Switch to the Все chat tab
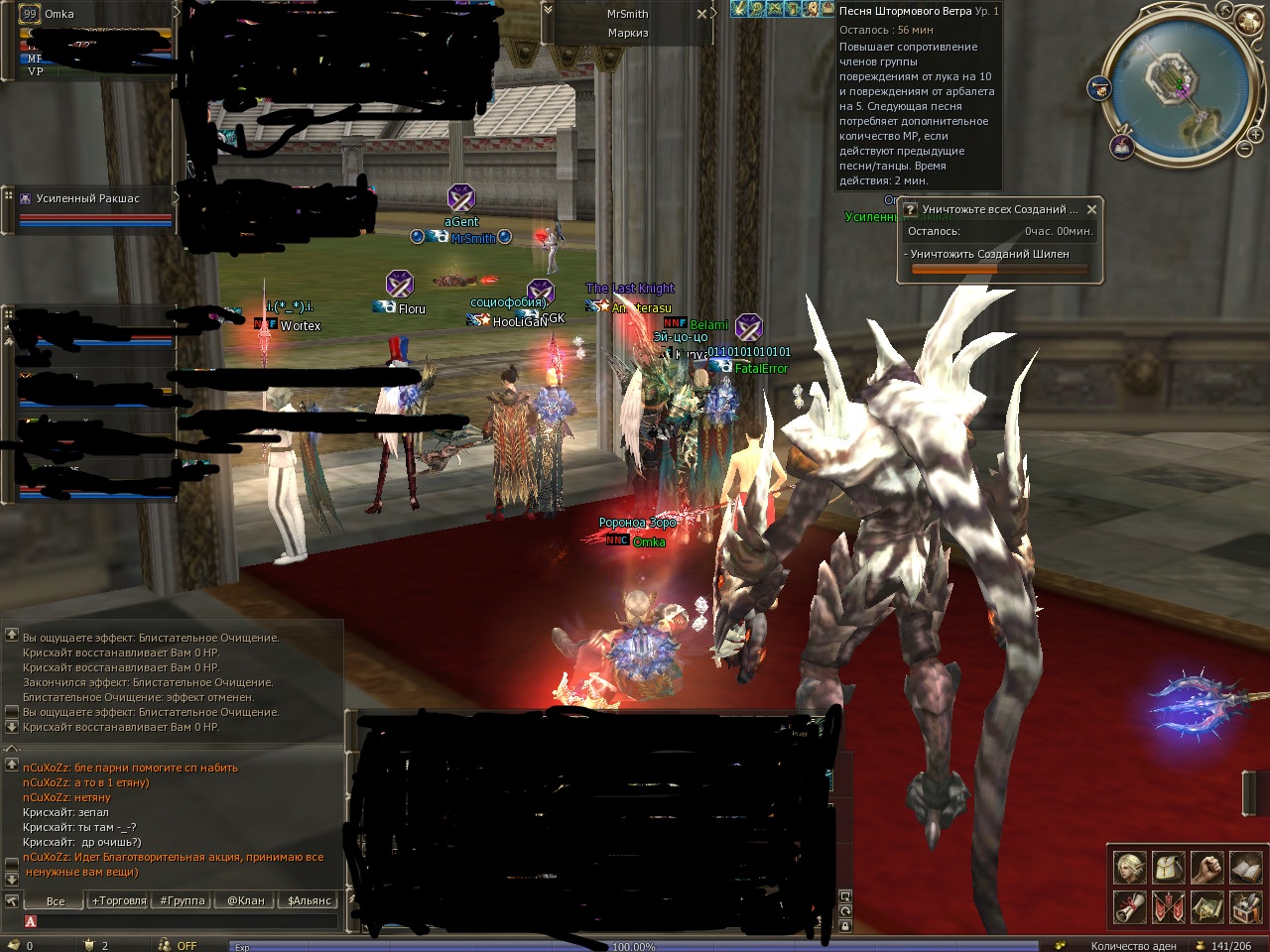1270x952 pixels. point(56,900)
